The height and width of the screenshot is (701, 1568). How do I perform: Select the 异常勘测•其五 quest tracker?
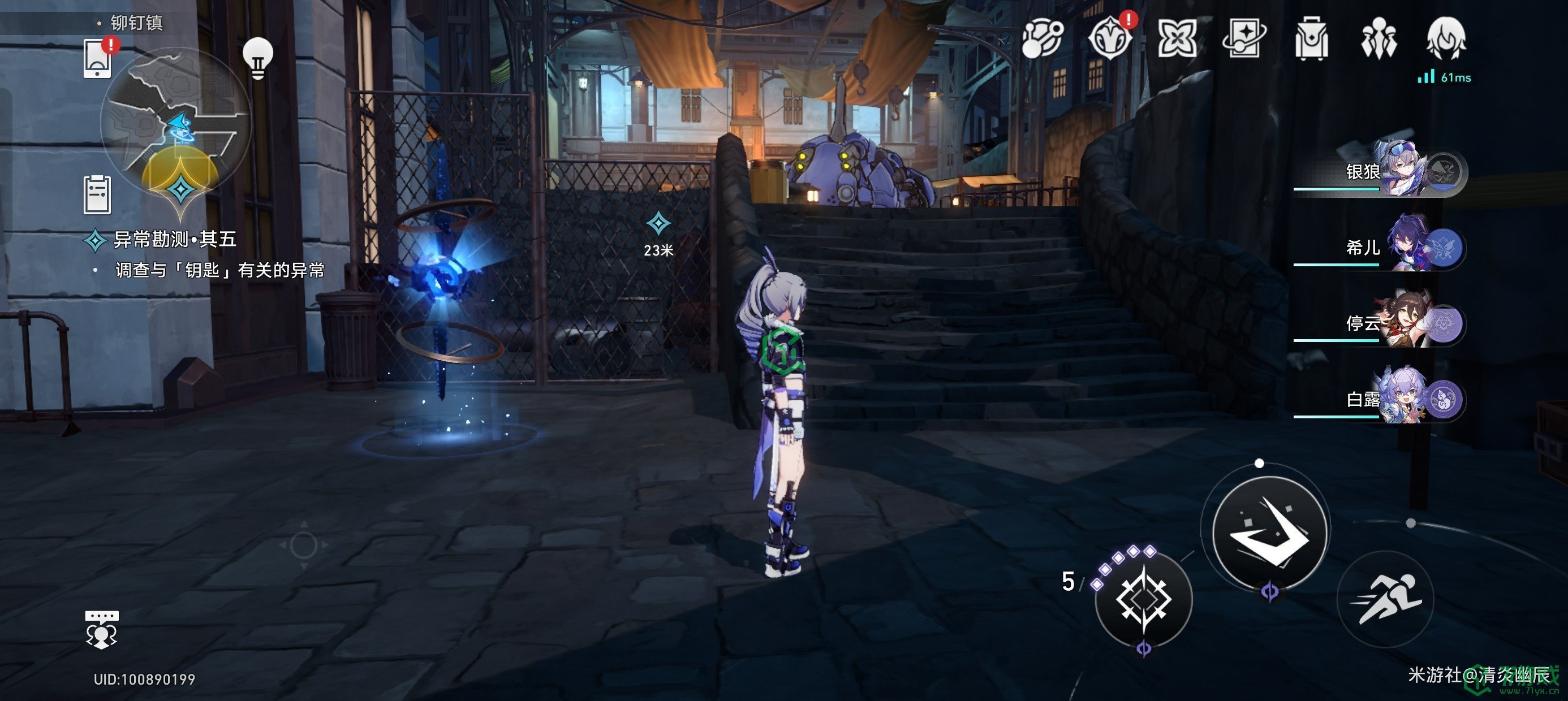tap(174, 239)
